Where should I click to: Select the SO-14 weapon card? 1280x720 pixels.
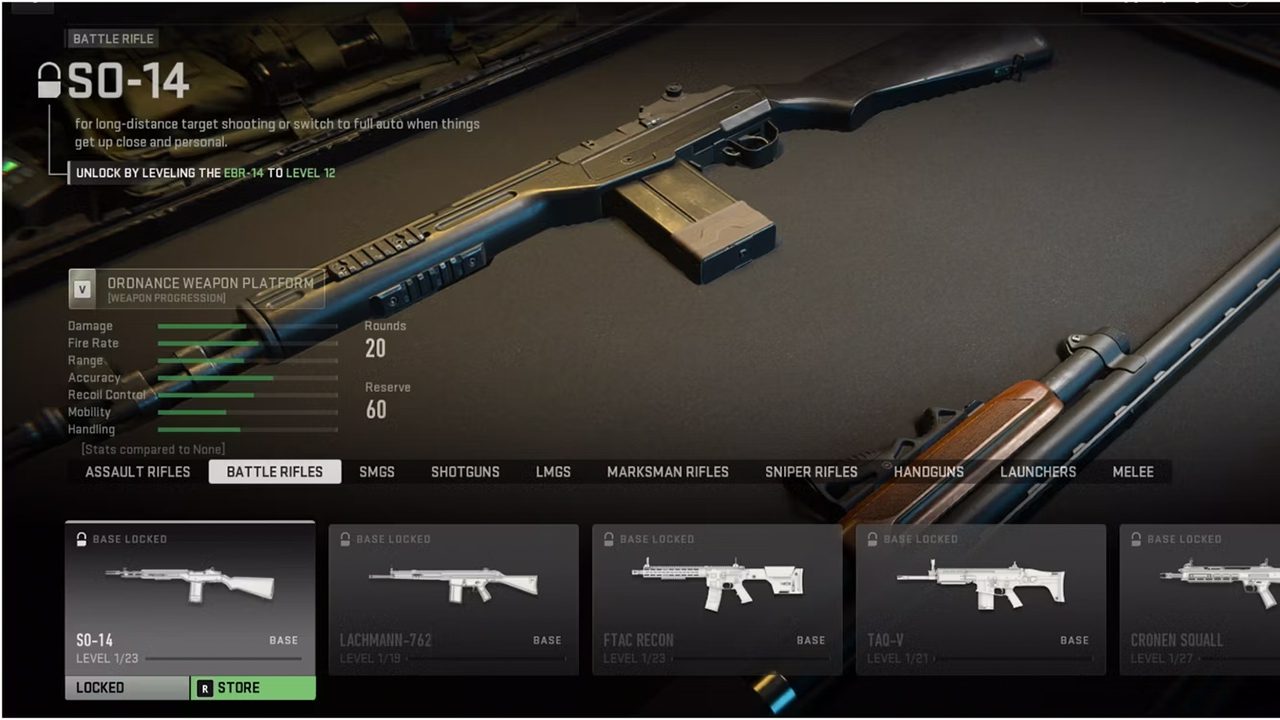(x=190, y=597)
